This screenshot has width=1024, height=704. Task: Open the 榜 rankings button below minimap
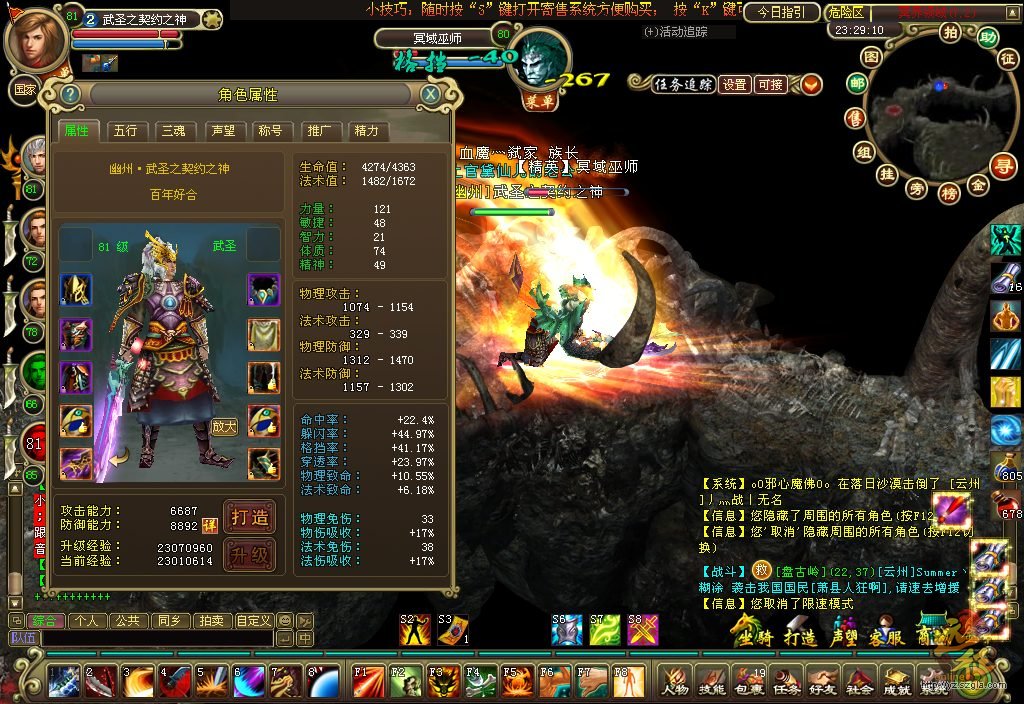949,192
